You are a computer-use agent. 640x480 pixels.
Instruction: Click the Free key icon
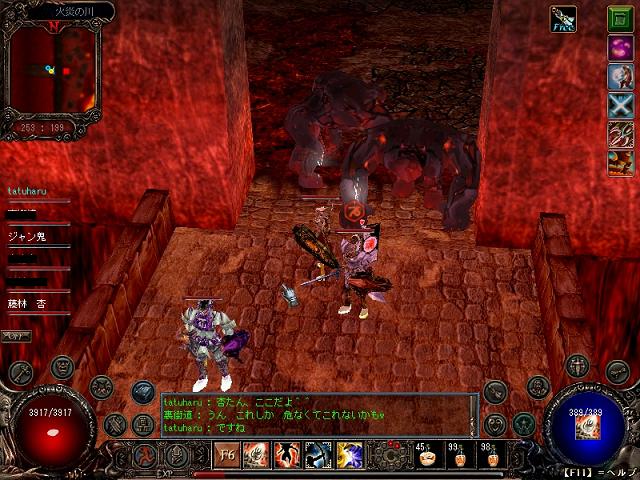tap(563, 19)
